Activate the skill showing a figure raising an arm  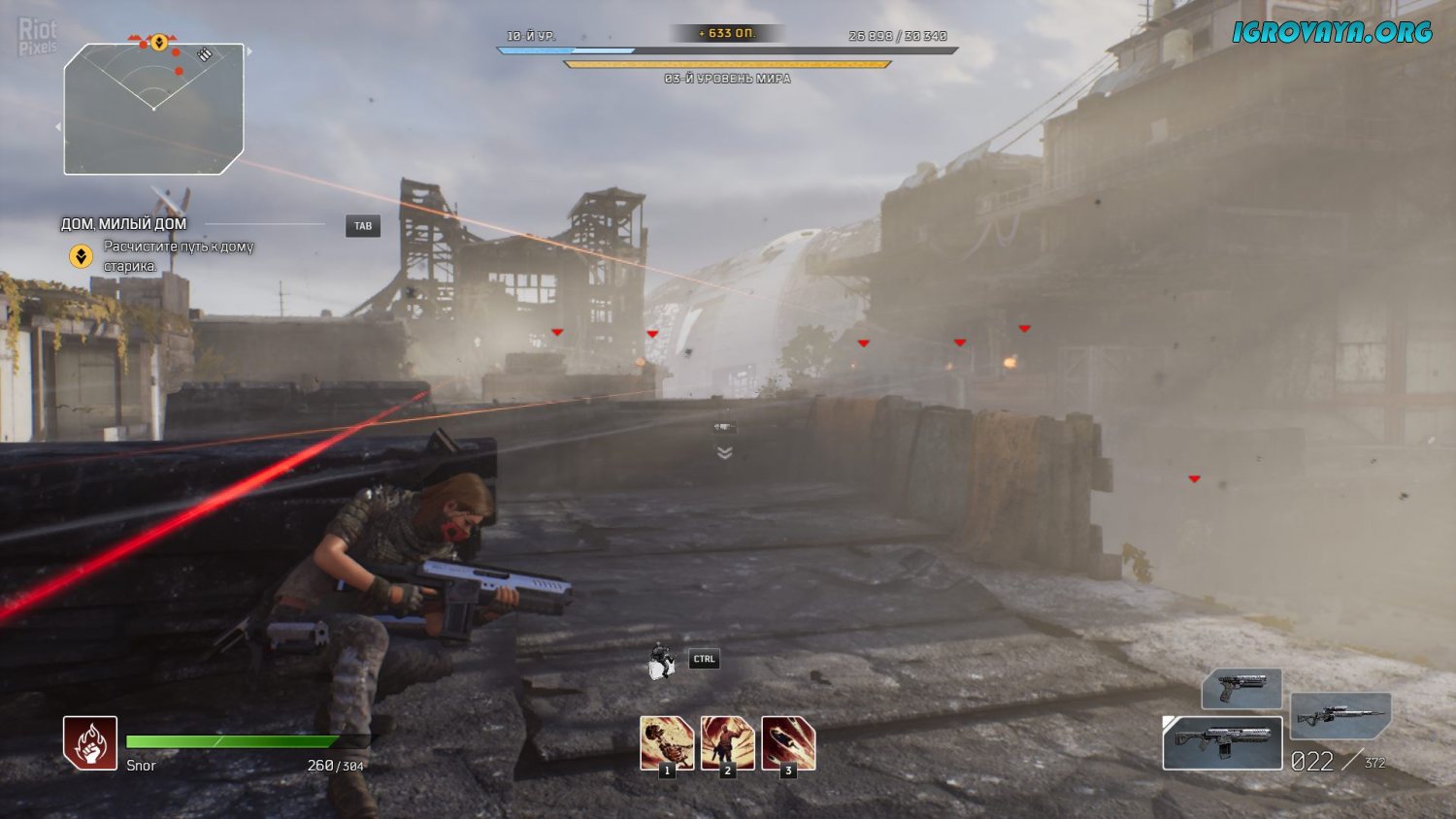point(727,743)
